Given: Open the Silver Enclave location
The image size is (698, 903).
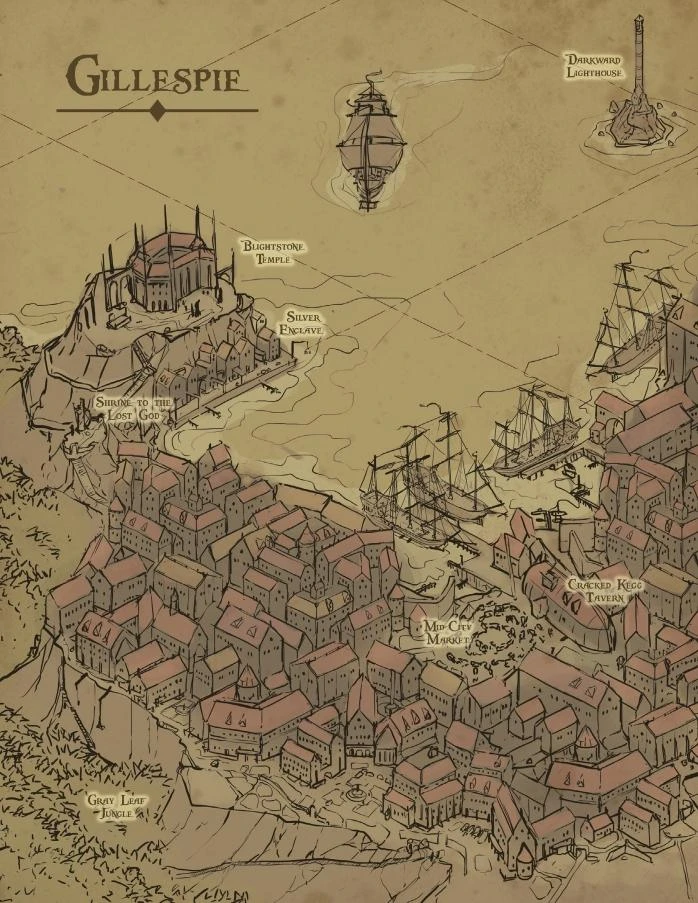Looking at the screenshot, I should click(303, 323).
